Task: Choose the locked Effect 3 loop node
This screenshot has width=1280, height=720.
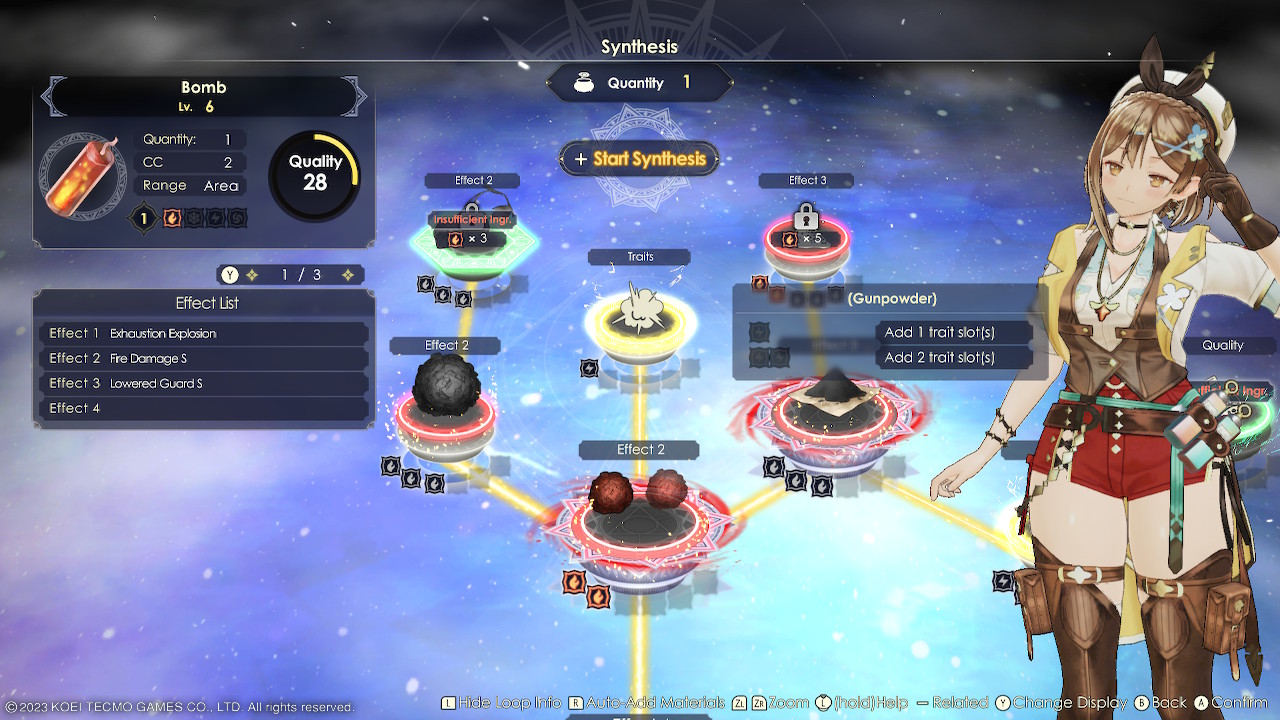Action: point(806,239)
